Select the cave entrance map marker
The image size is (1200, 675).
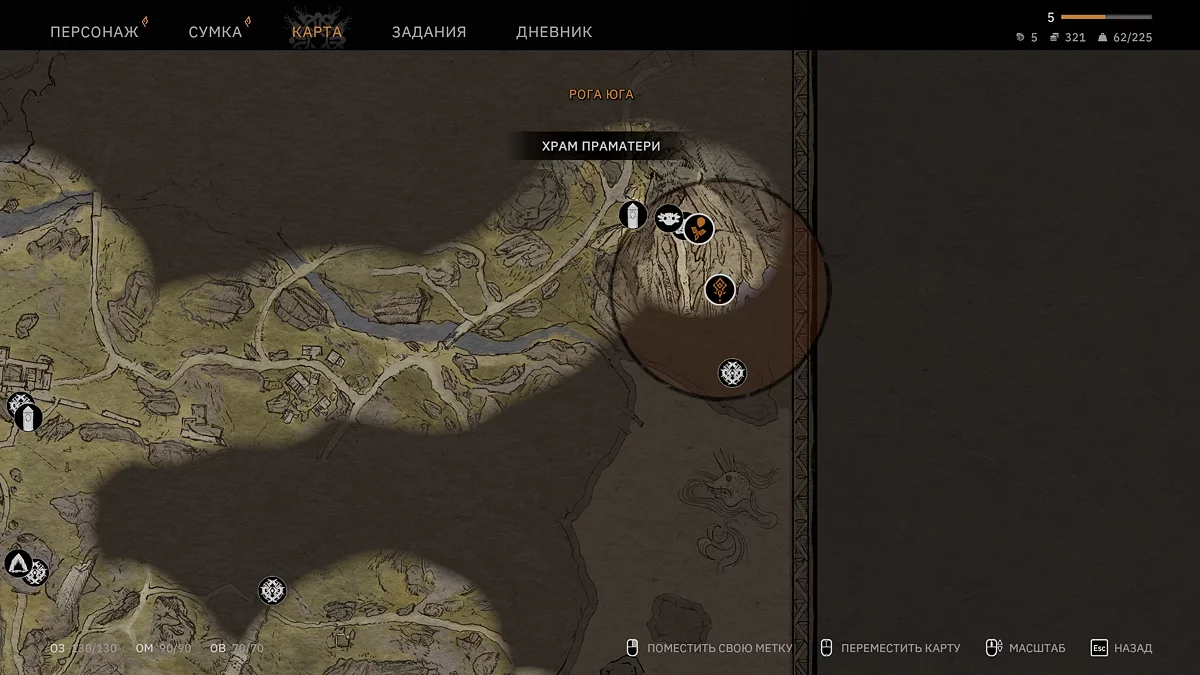coord(16,563)
